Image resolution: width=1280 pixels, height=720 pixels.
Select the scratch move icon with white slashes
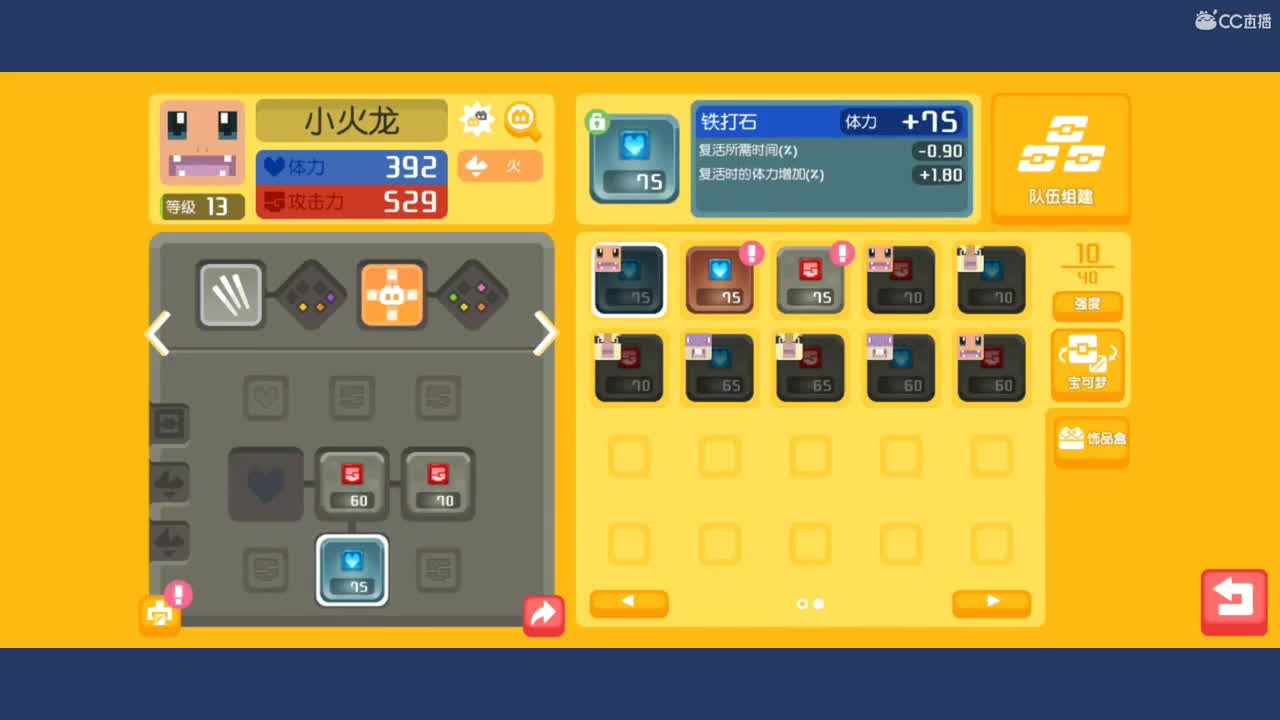[x=230, y=295]
